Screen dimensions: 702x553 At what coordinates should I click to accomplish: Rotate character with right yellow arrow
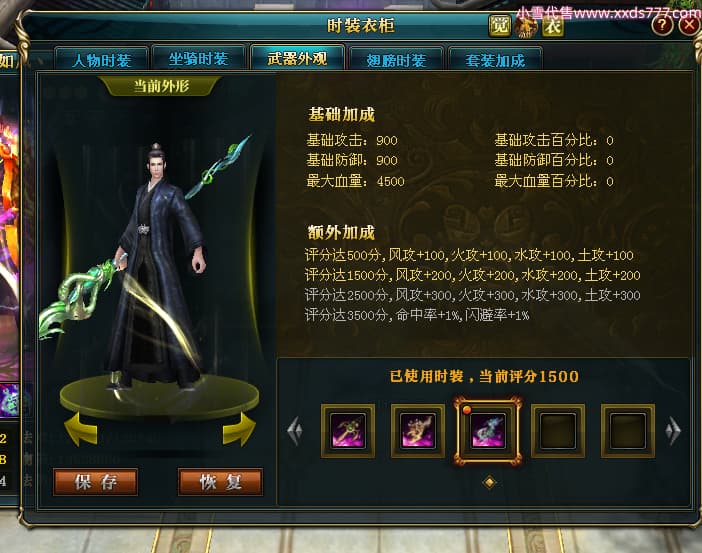click(x=239, y=430)
